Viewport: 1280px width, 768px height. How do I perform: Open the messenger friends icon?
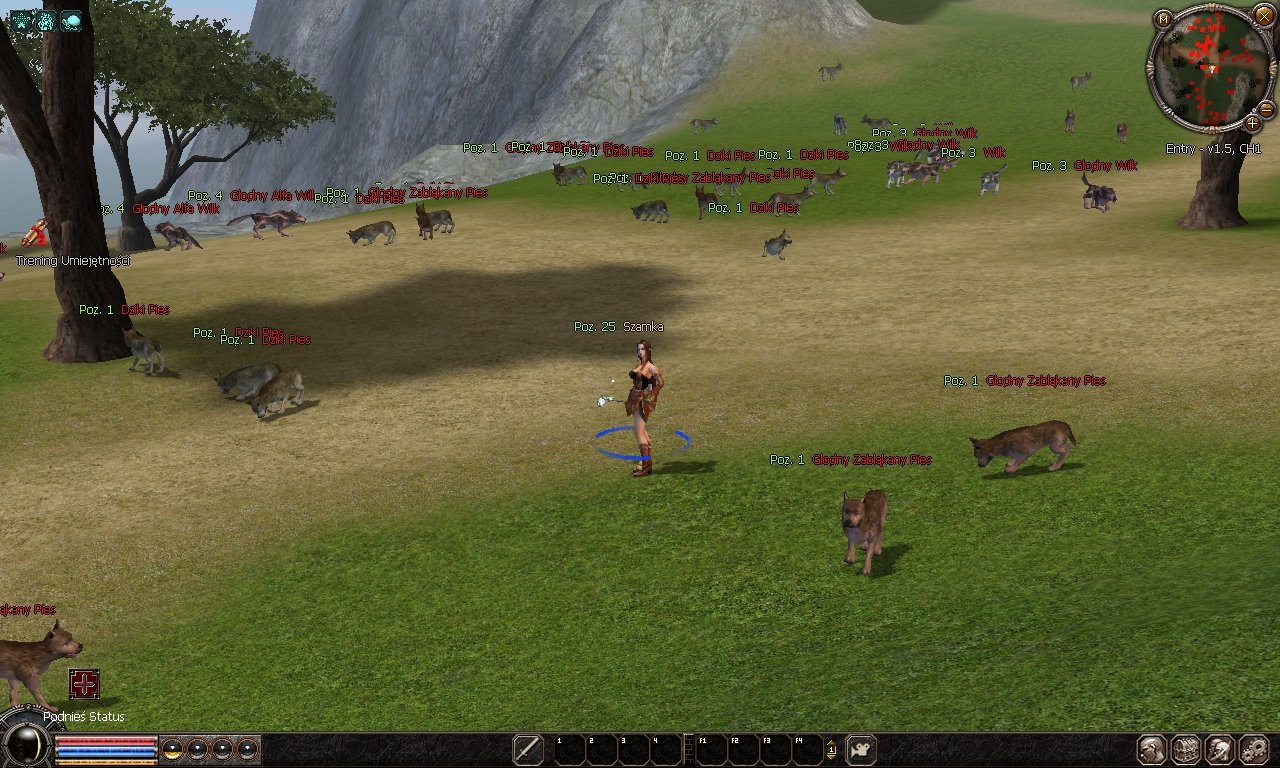pyautogui.click(x=1219, y=749)
